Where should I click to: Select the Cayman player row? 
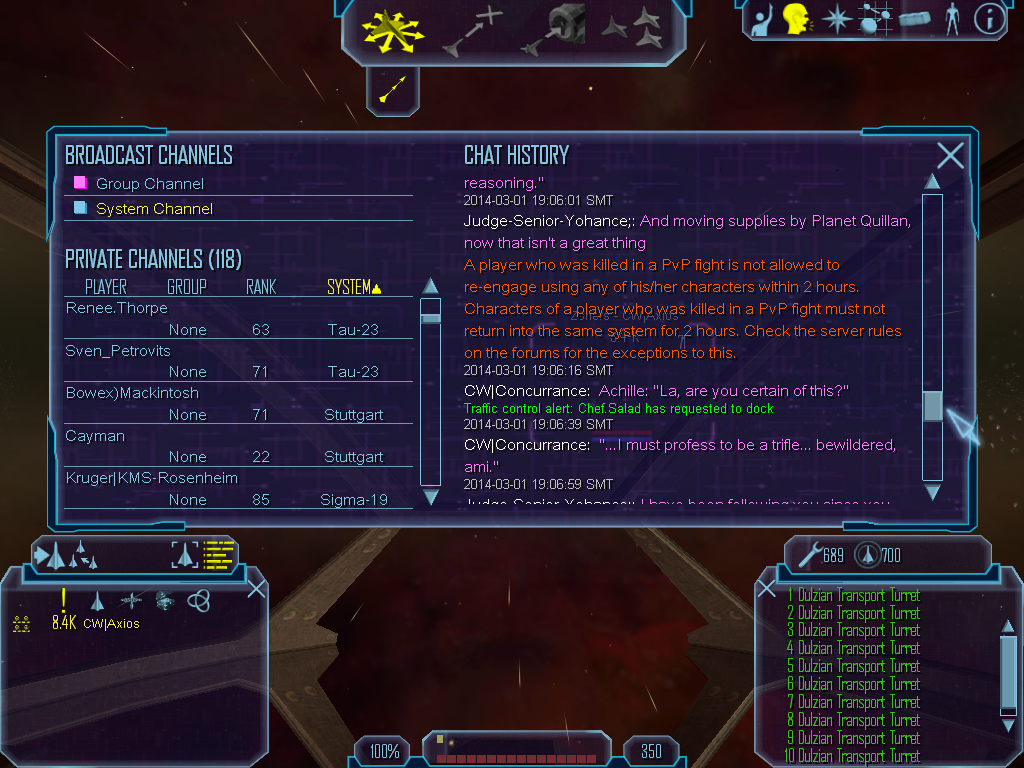(91, 436)
